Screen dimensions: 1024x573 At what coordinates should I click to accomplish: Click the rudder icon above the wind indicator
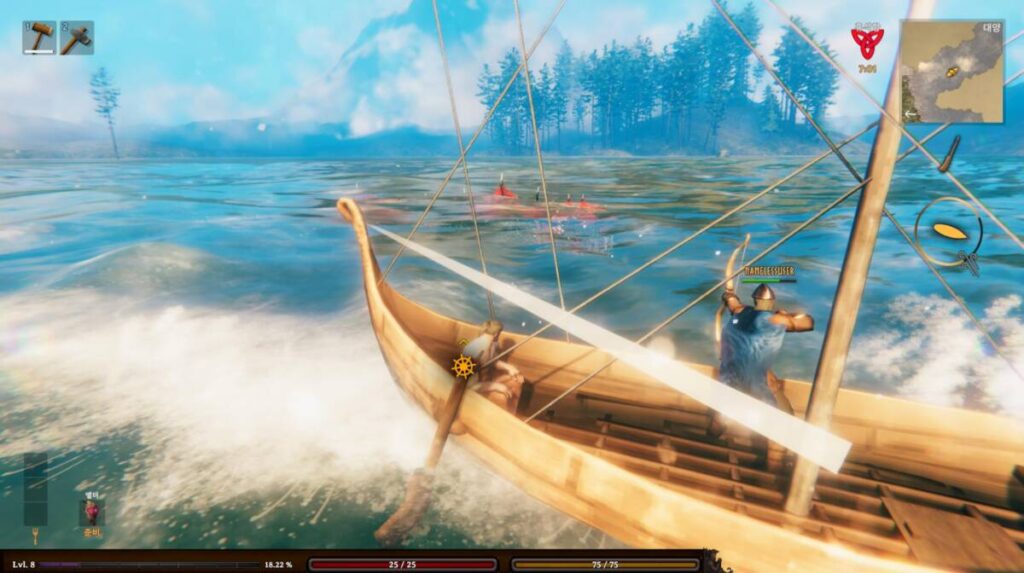pos(949,154)
